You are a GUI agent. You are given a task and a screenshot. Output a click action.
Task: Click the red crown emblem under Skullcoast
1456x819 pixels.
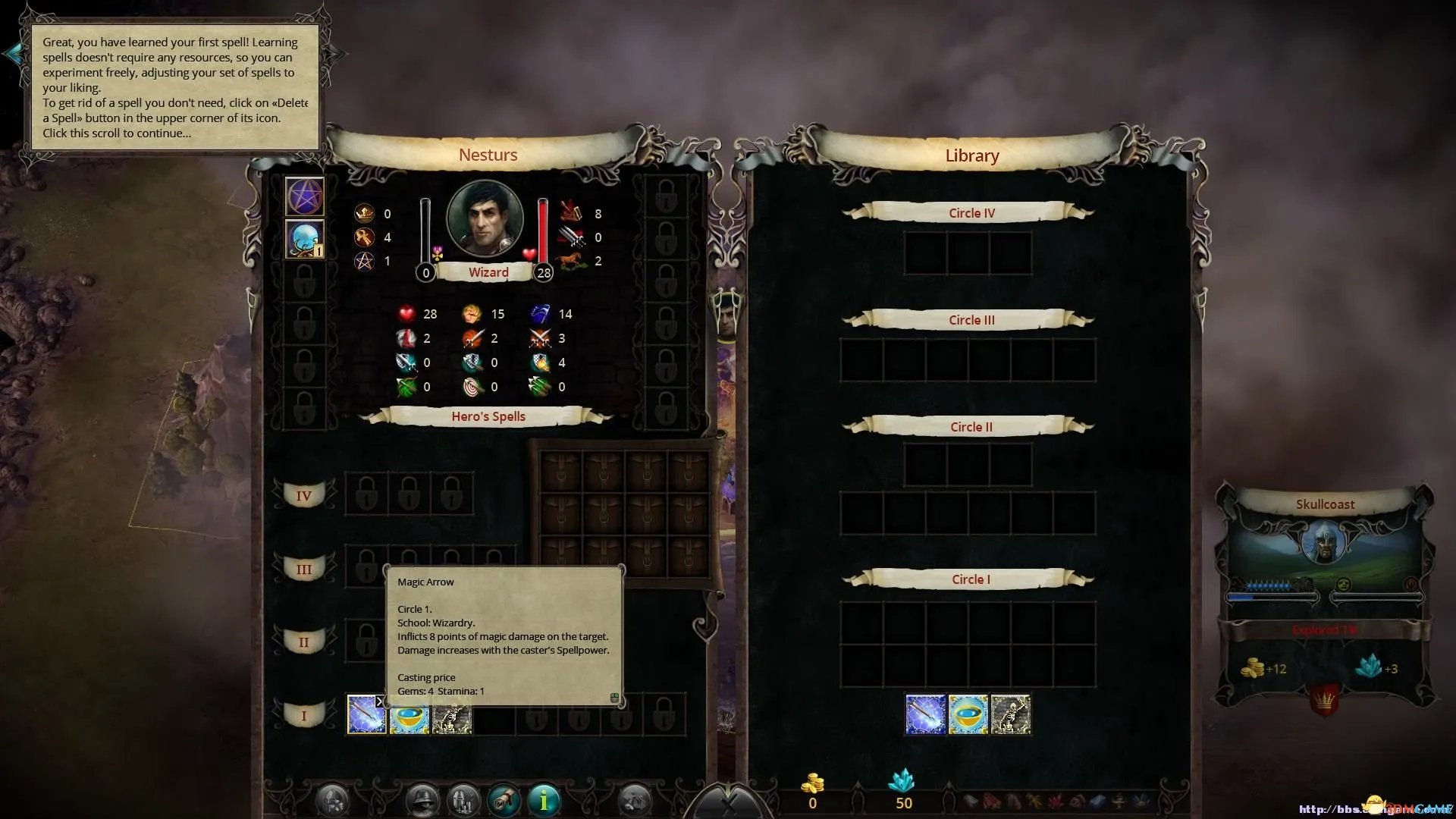click(x=1324, y=699)
